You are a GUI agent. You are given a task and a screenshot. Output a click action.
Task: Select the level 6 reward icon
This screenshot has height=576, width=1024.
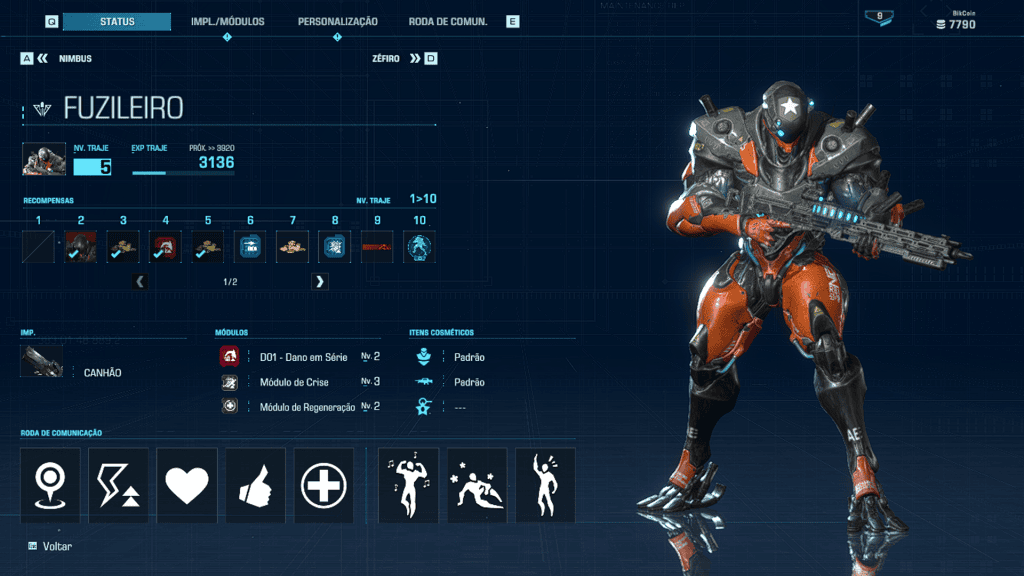point(250,247)
